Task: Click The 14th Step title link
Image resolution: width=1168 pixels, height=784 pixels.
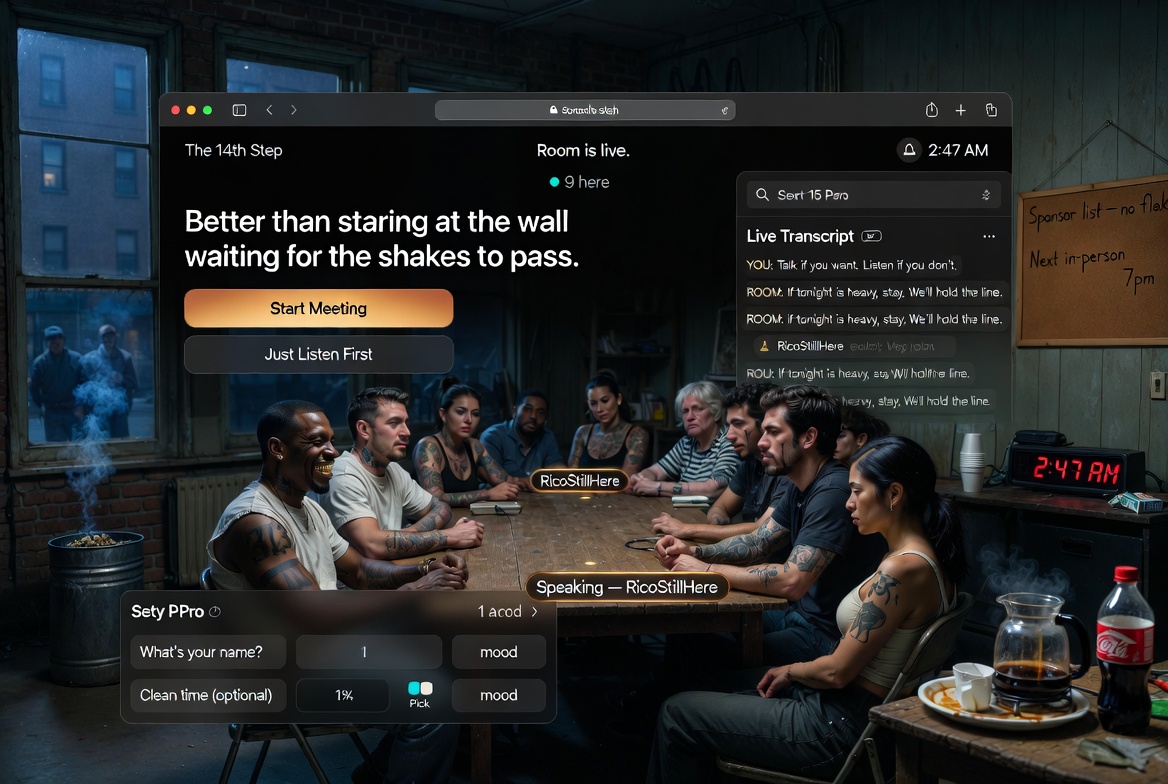Action: (x=234, y=150)
